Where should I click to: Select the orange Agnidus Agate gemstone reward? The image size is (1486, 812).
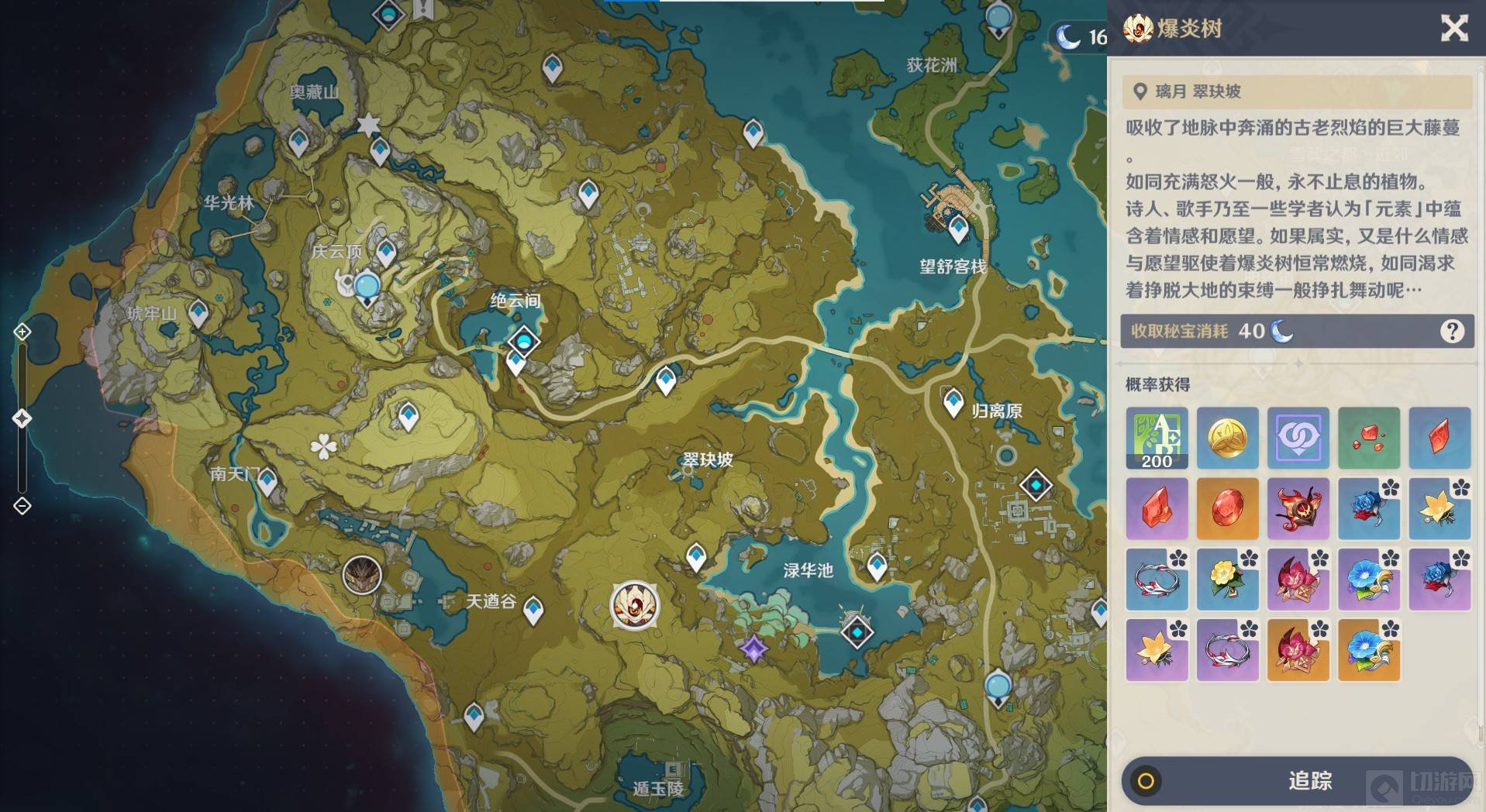click(x=1227, y=508)
